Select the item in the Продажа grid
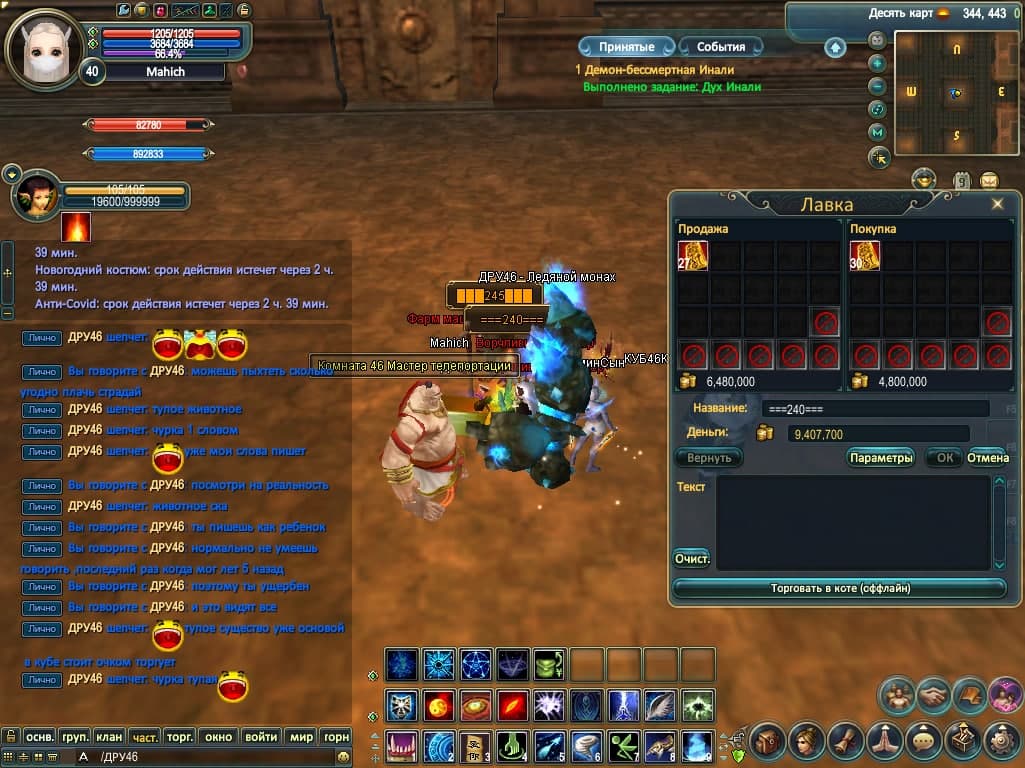This screenshot has height=768, width=1025. point(692,256)
